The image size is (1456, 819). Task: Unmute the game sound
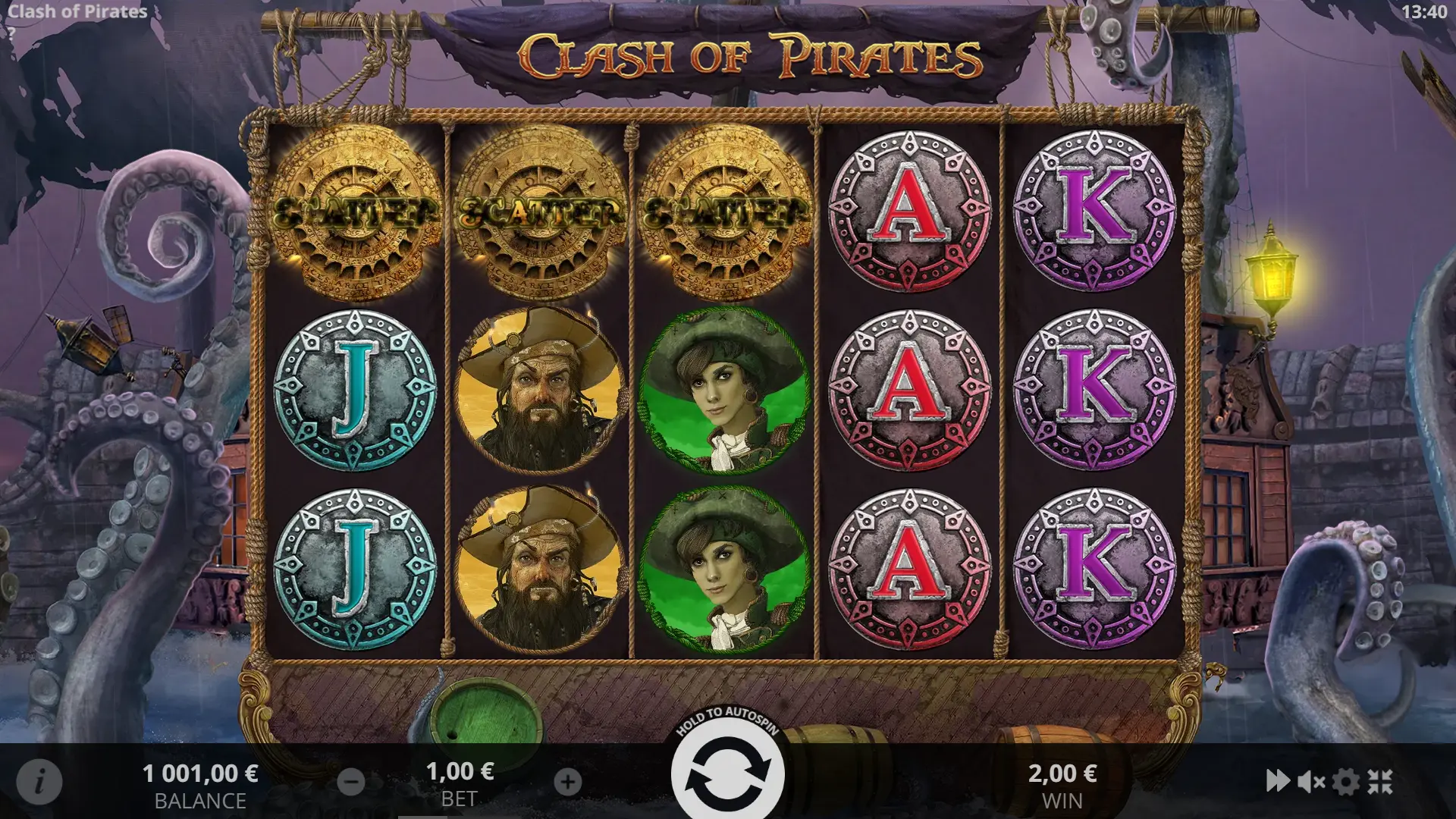(x=1311, y=781)
